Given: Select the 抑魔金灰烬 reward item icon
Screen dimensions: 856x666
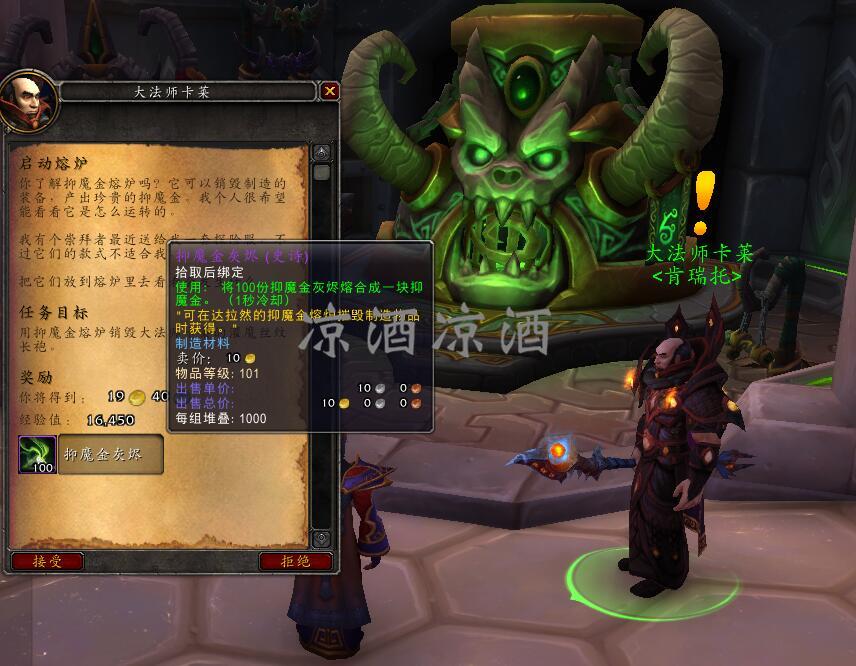Looking at the screenshot, I should [x=37, y=454].
